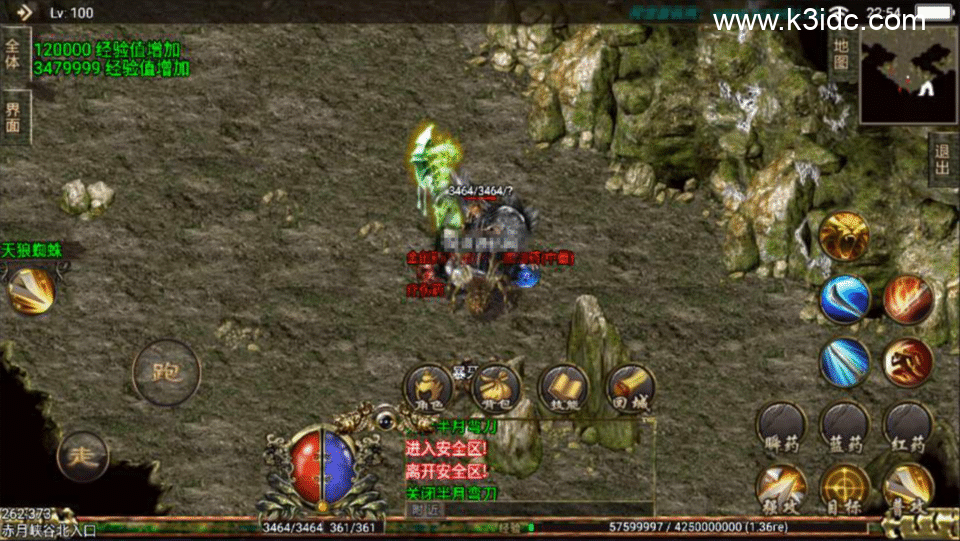Expand the arrow at the top-left corner
This screenshot has height=541, width=960.
point(24,13)
